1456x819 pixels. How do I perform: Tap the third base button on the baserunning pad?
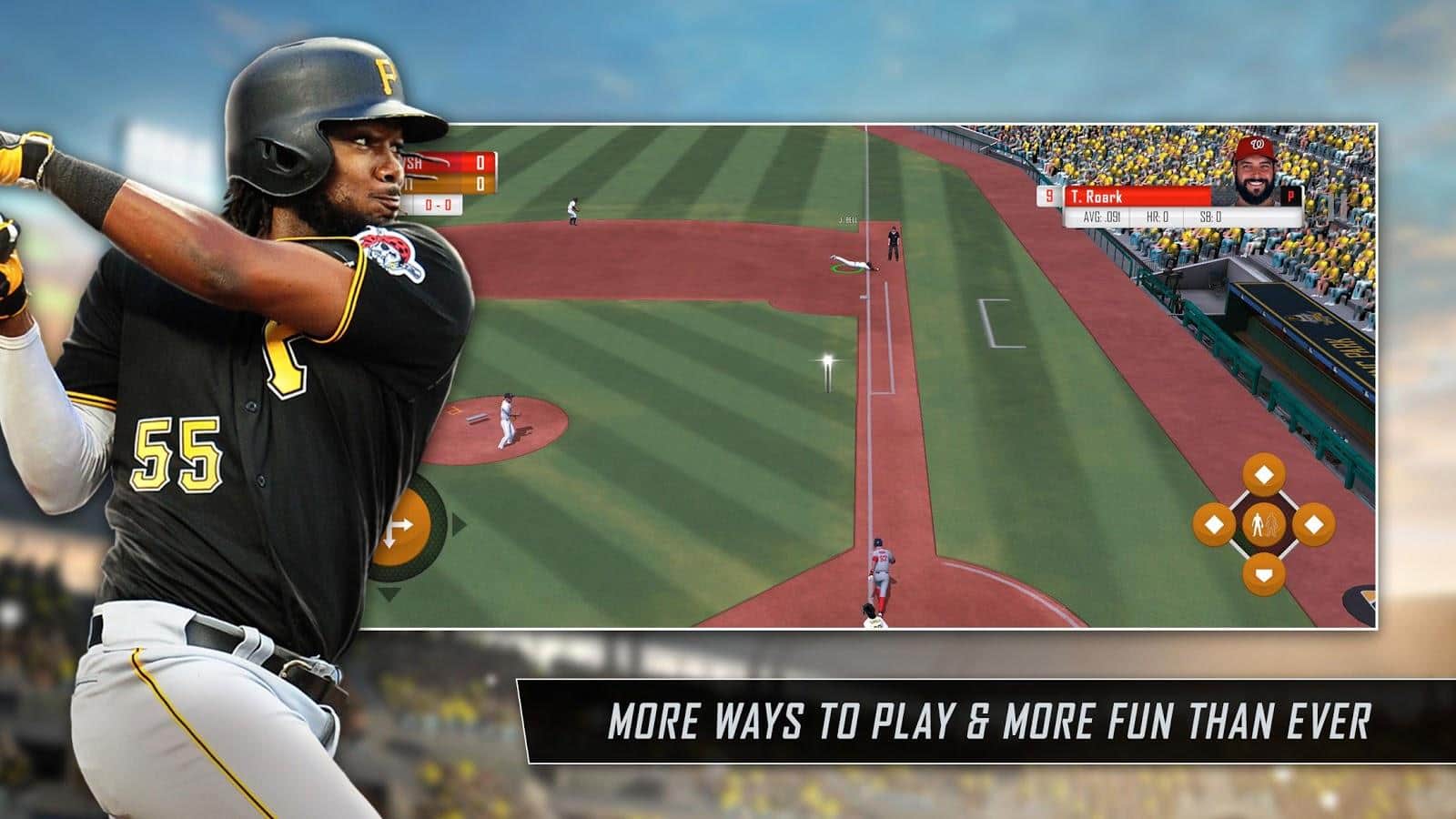click(x=1216, y=523)
